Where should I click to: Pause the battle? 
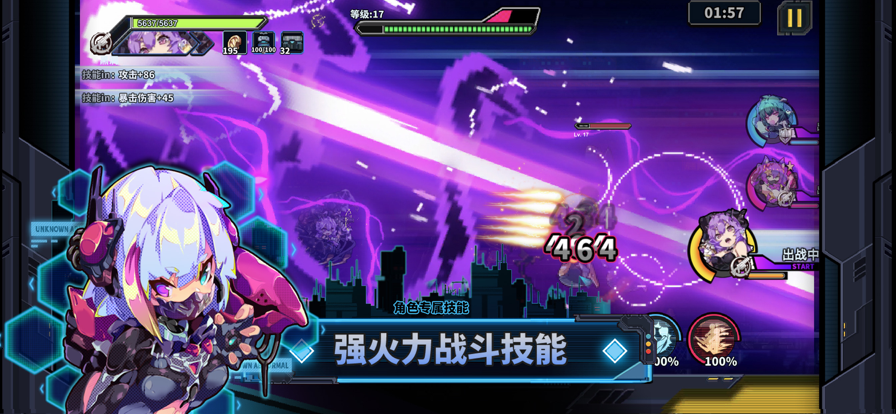click(794, 17)
